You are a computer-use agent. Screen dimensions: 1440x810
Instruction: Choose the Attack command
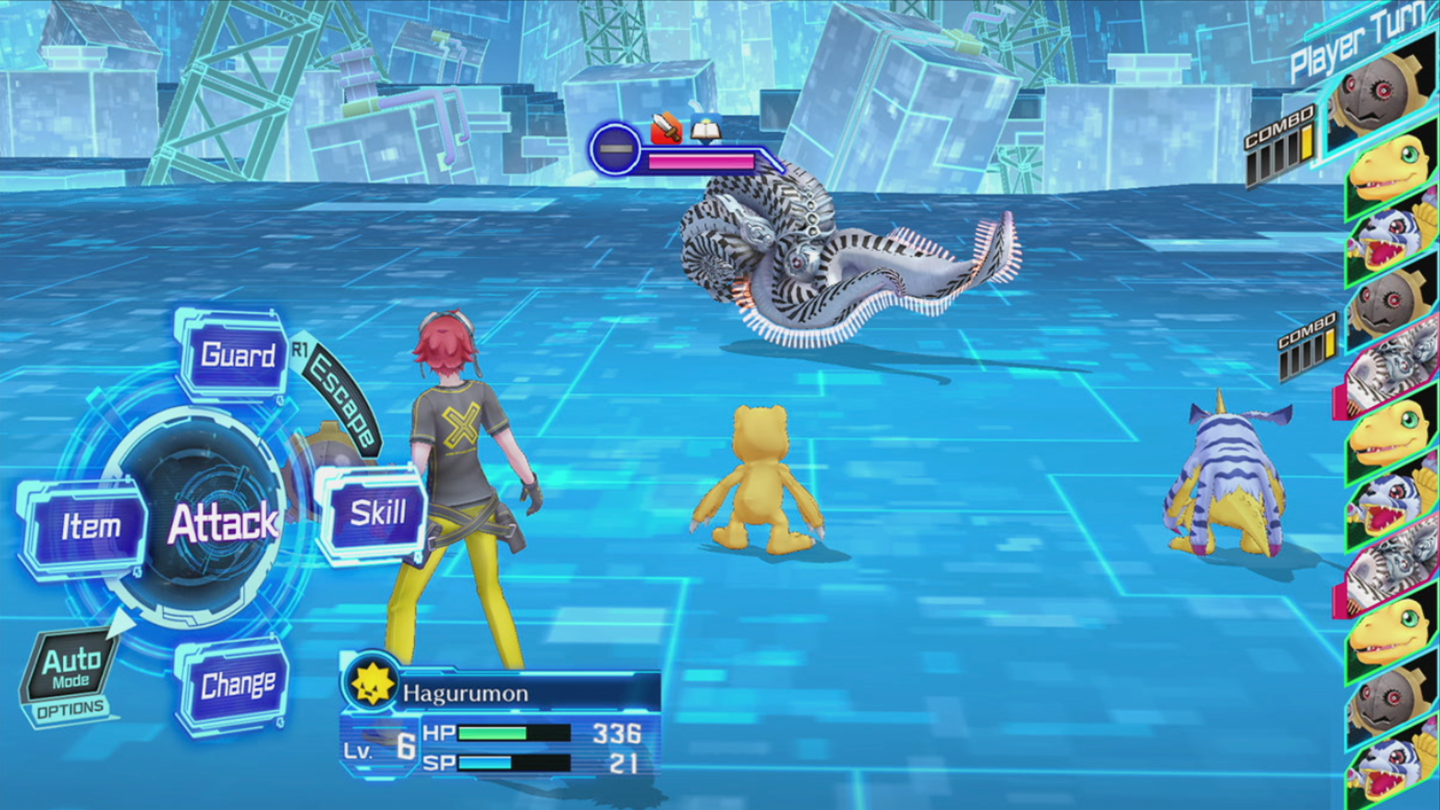click(x=222, y=523)
